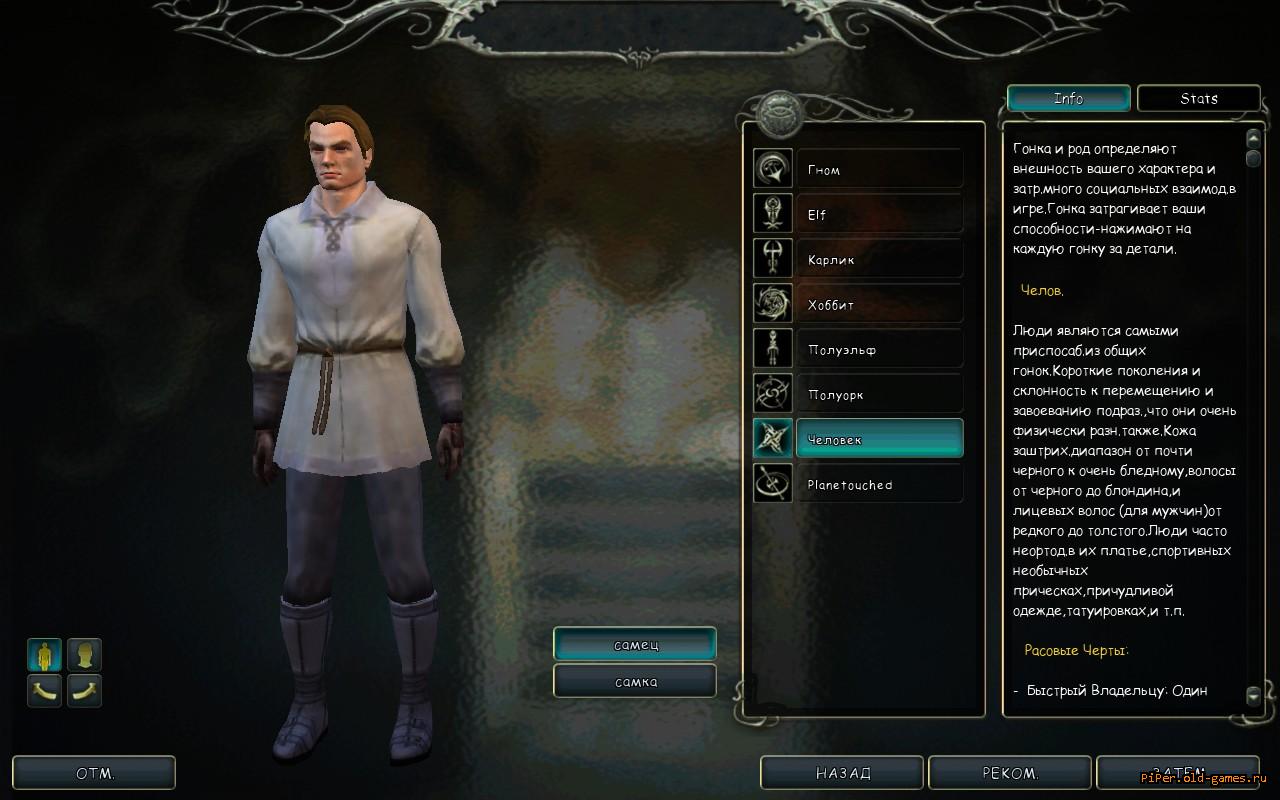This screenshot has width=1280, height=800.
Task: Click the Человек race entry
Action: click(x=879, y=439)
